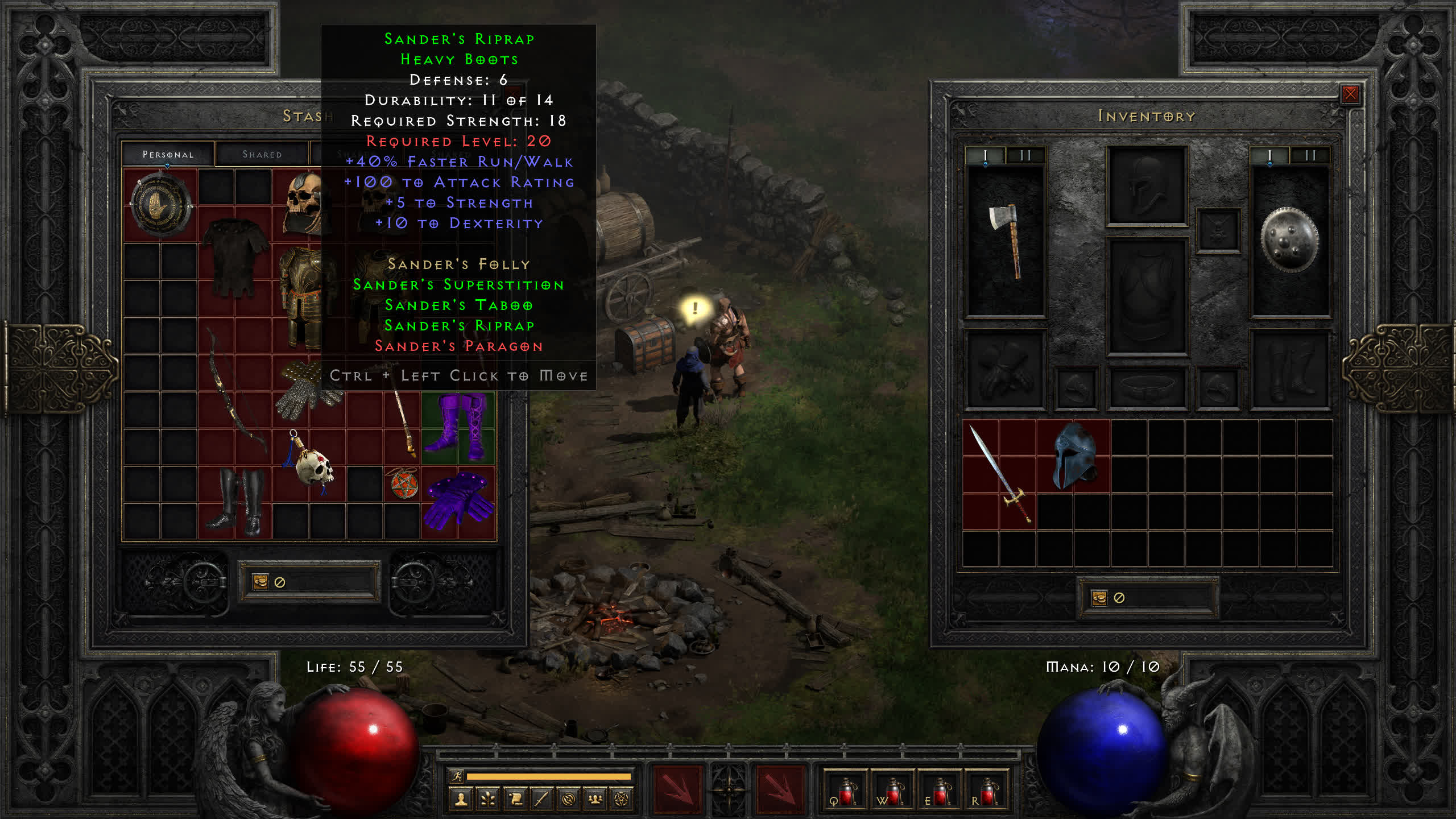The height and width of the screenshot is (819, 1456).
Task: Pick up the purple Sander's Riprap boots
Action: click(x=458, y=427)
